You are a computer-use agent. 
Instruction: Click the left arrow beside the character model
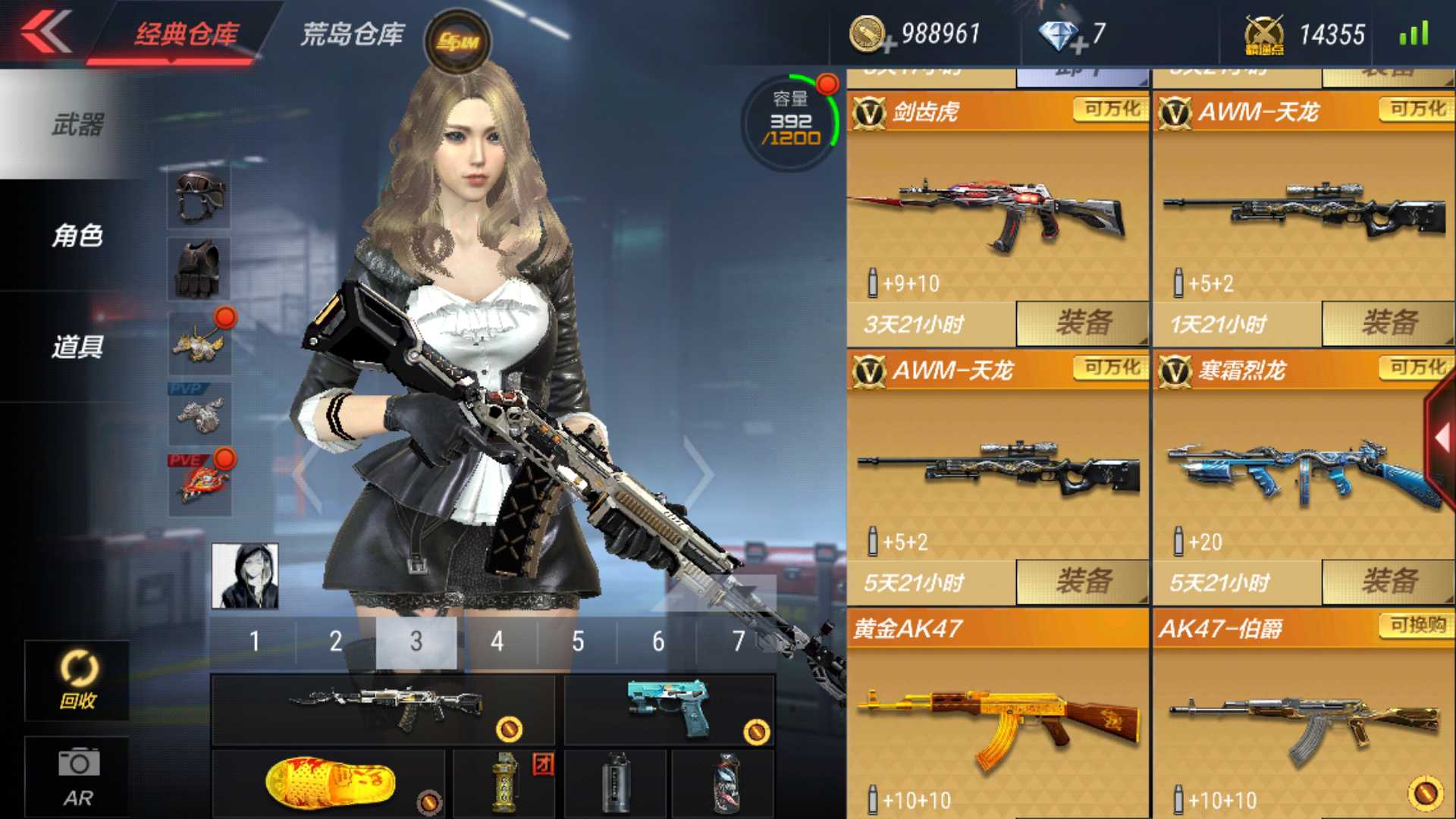coord(304,474)
